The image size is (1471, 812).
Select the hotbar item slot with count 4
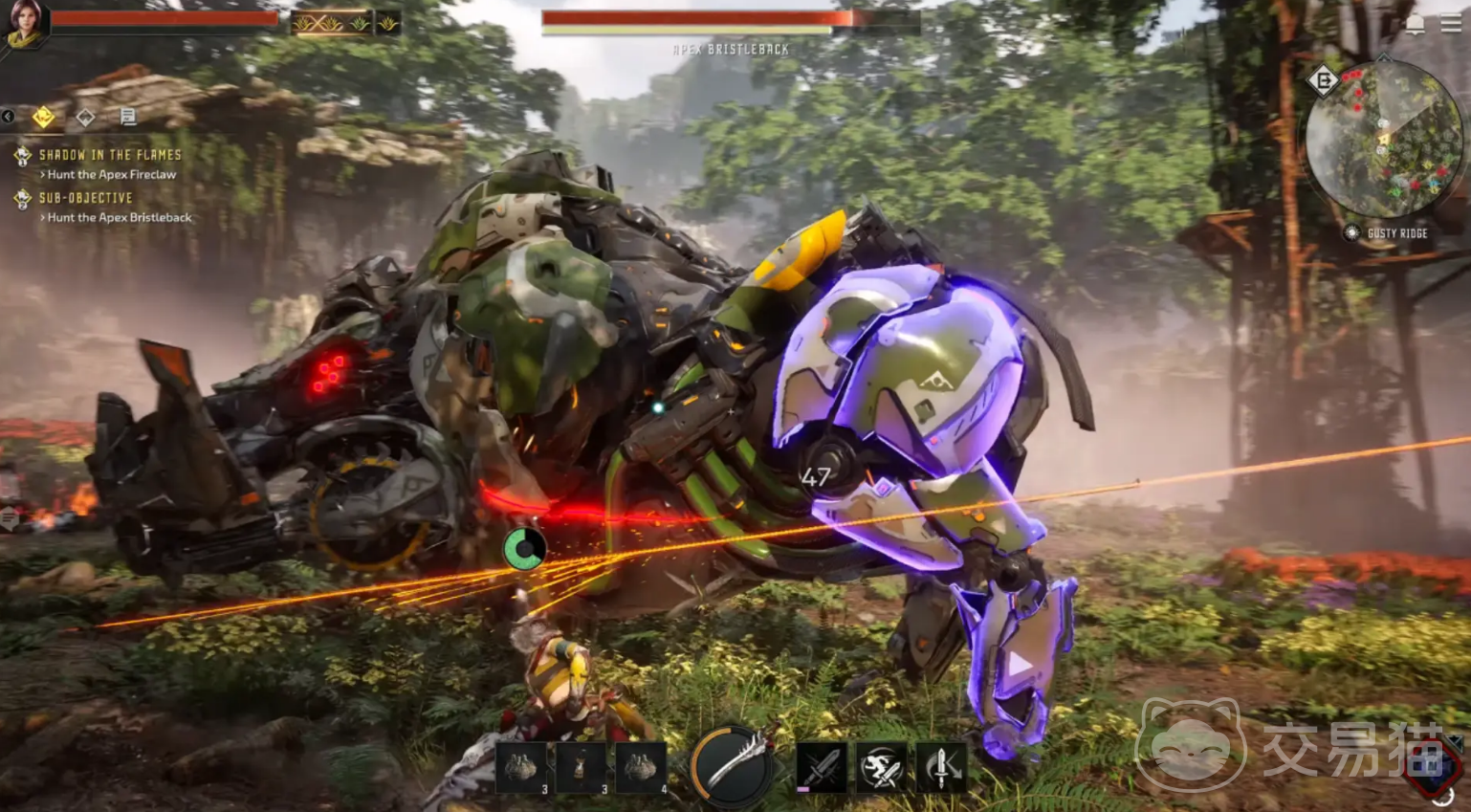[x=641, y=767]
